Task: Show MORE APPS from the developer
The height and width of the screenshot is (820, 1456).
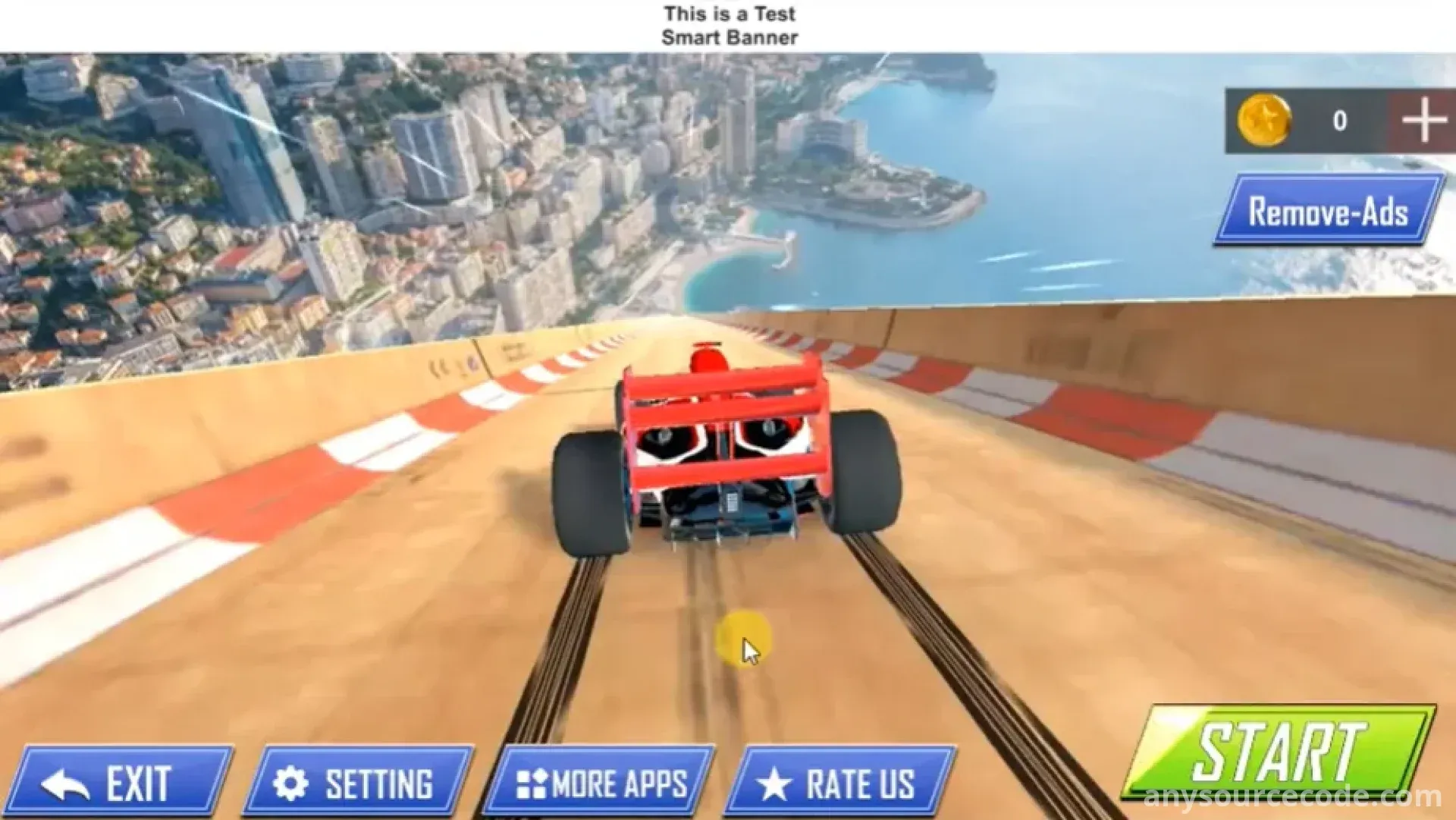Action: tap(600, 782)
